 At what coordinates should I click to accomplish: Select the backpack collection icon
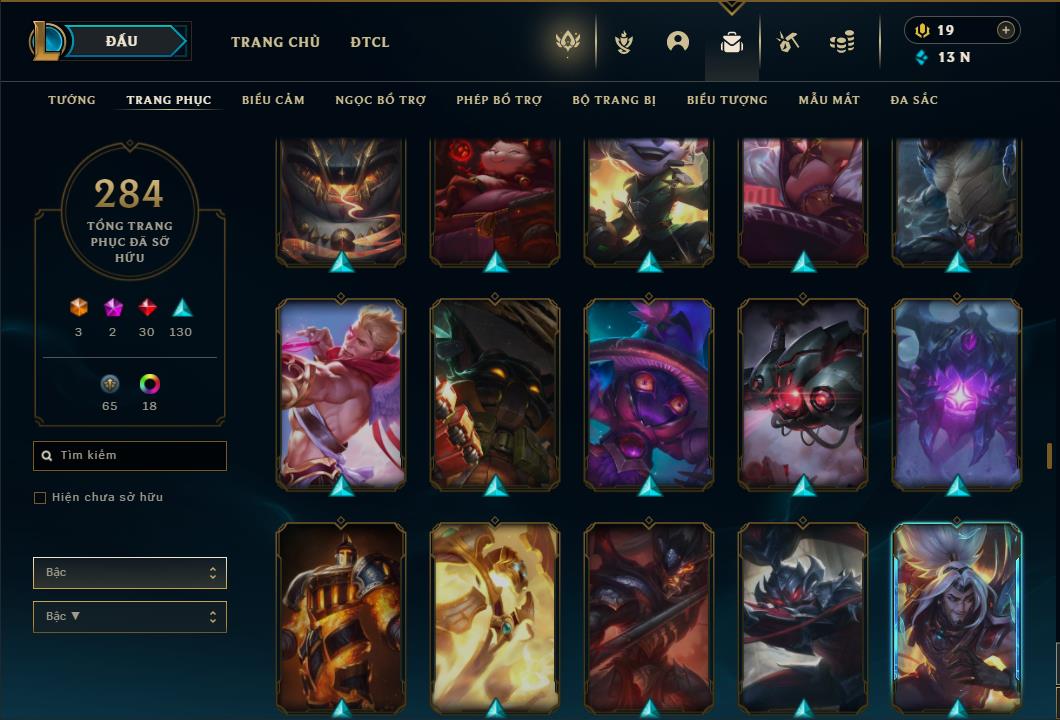(x=732, y=42)
